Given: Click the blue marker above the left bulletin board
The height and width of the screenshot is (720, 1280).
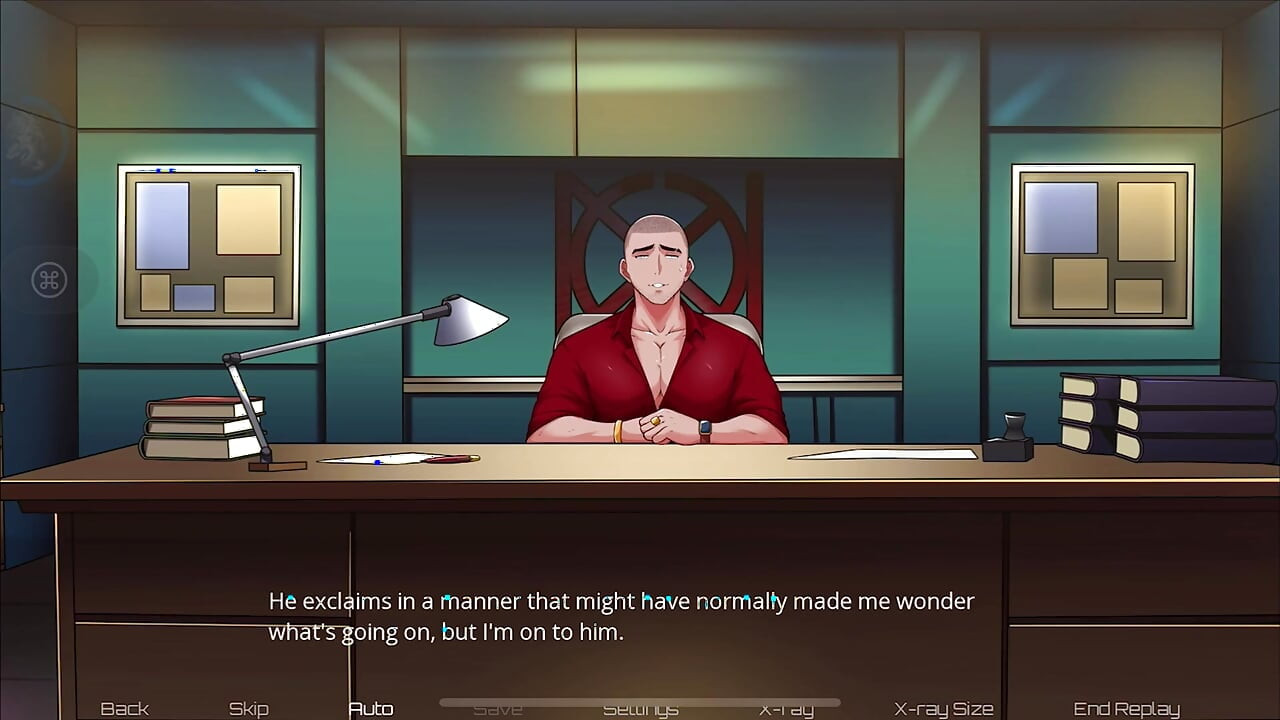Looking at the screenshot, I should click(x=158, y=170).
